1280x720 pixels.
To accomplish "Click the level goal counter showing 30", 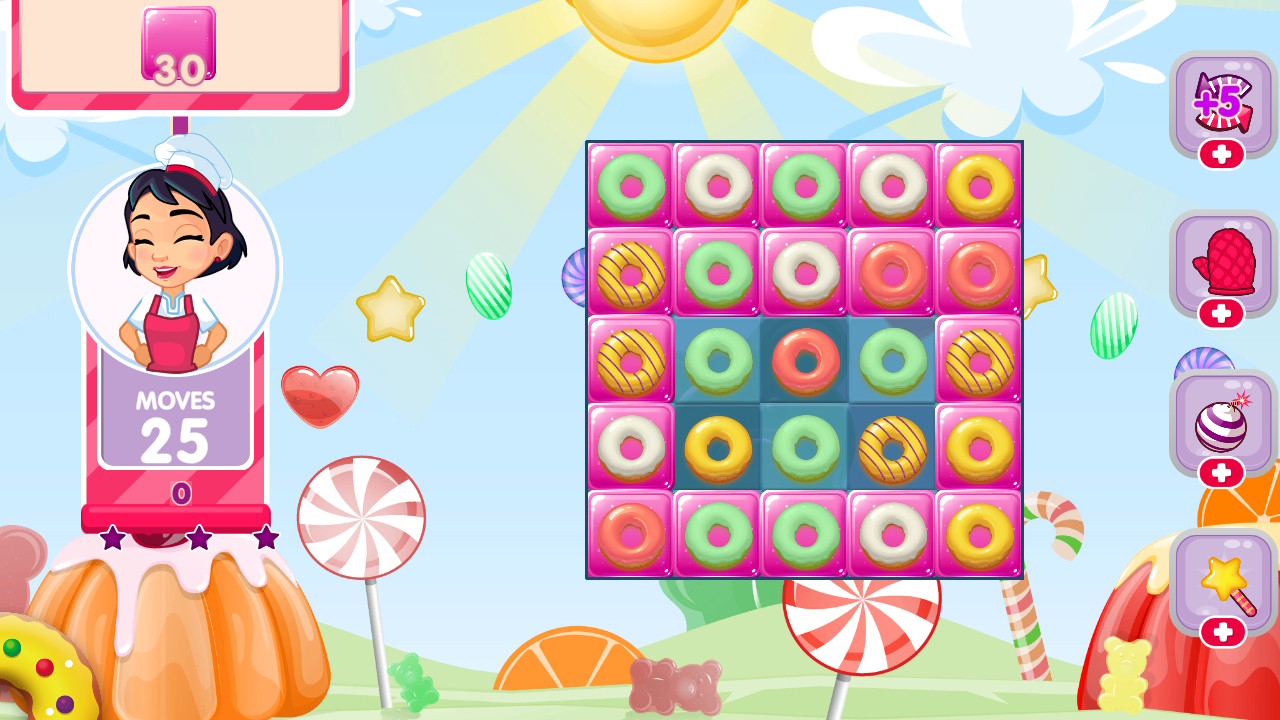I will pos(178,45).
